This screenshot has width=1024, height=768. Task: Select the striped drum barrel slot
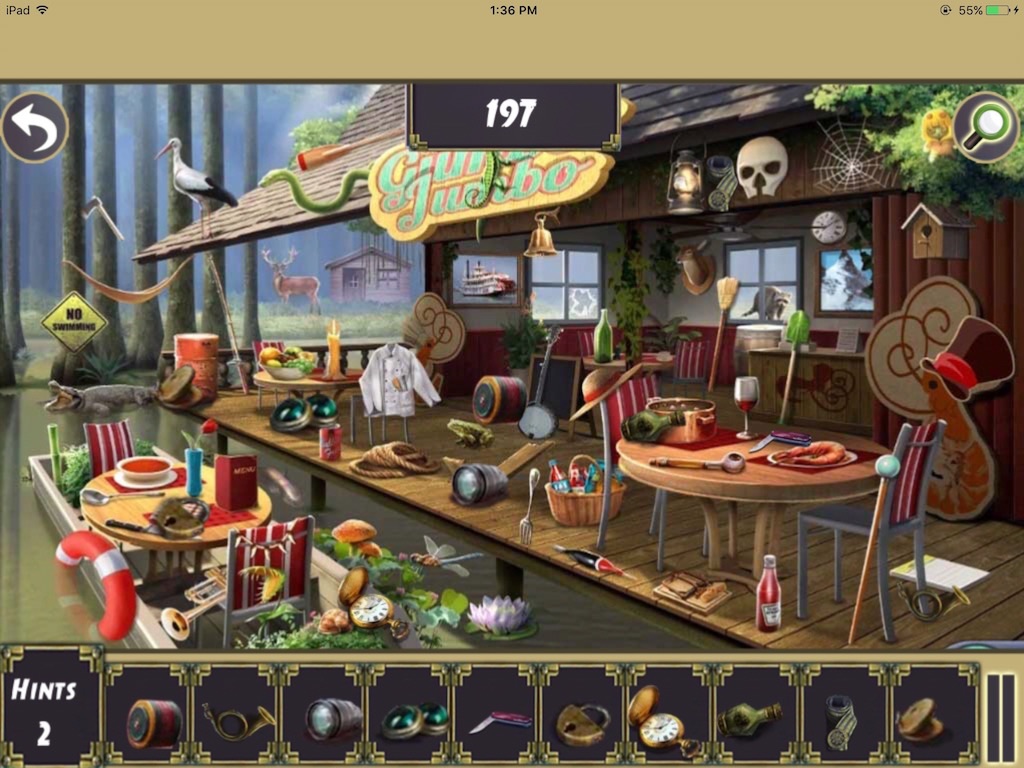[153, 717]
